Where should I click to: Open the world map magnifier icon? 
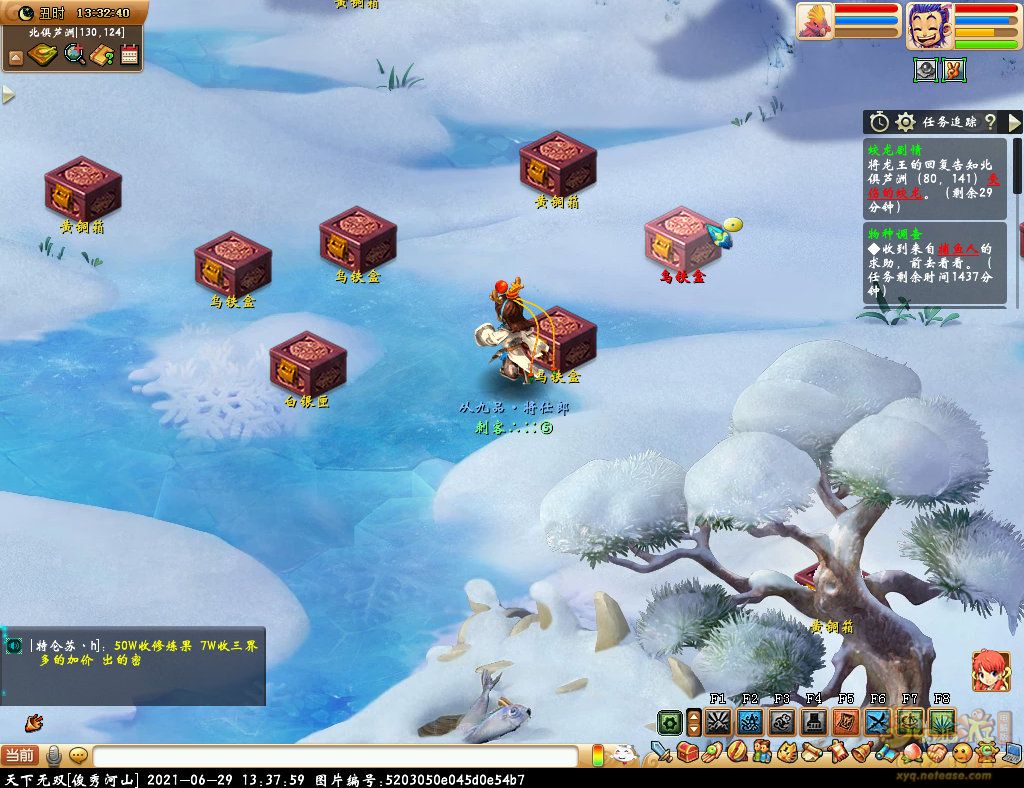click(x=75, y=55)
